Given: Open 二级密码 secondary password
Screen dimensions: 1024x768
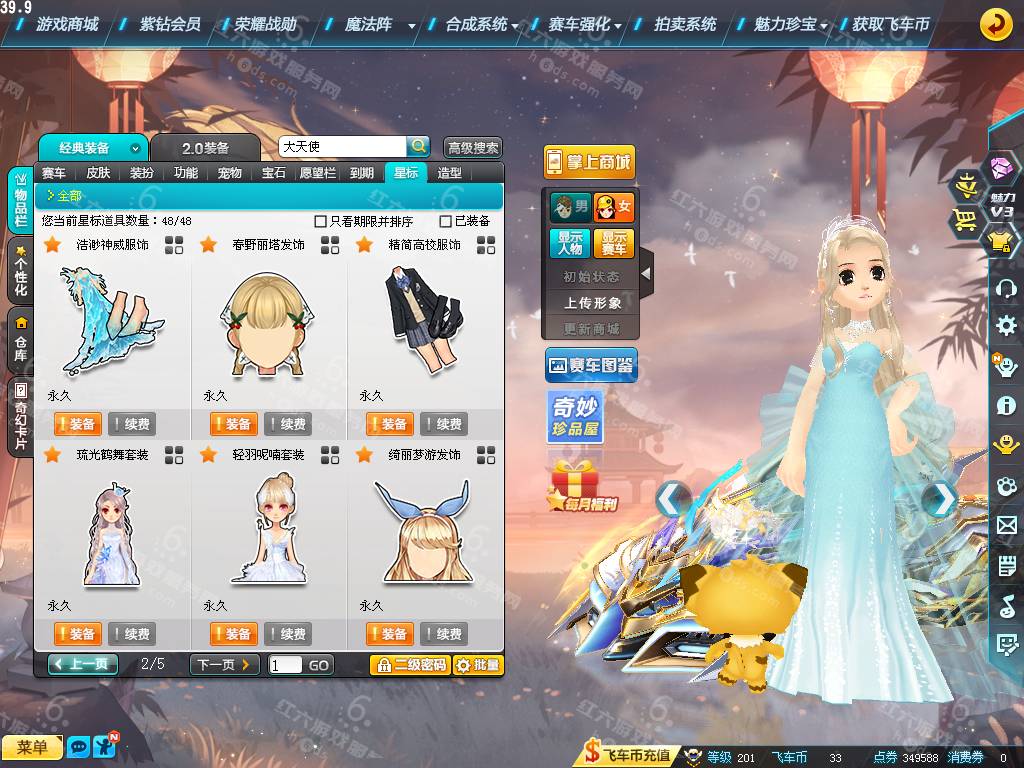Looking at the screenshot, I should coord(410,665).
